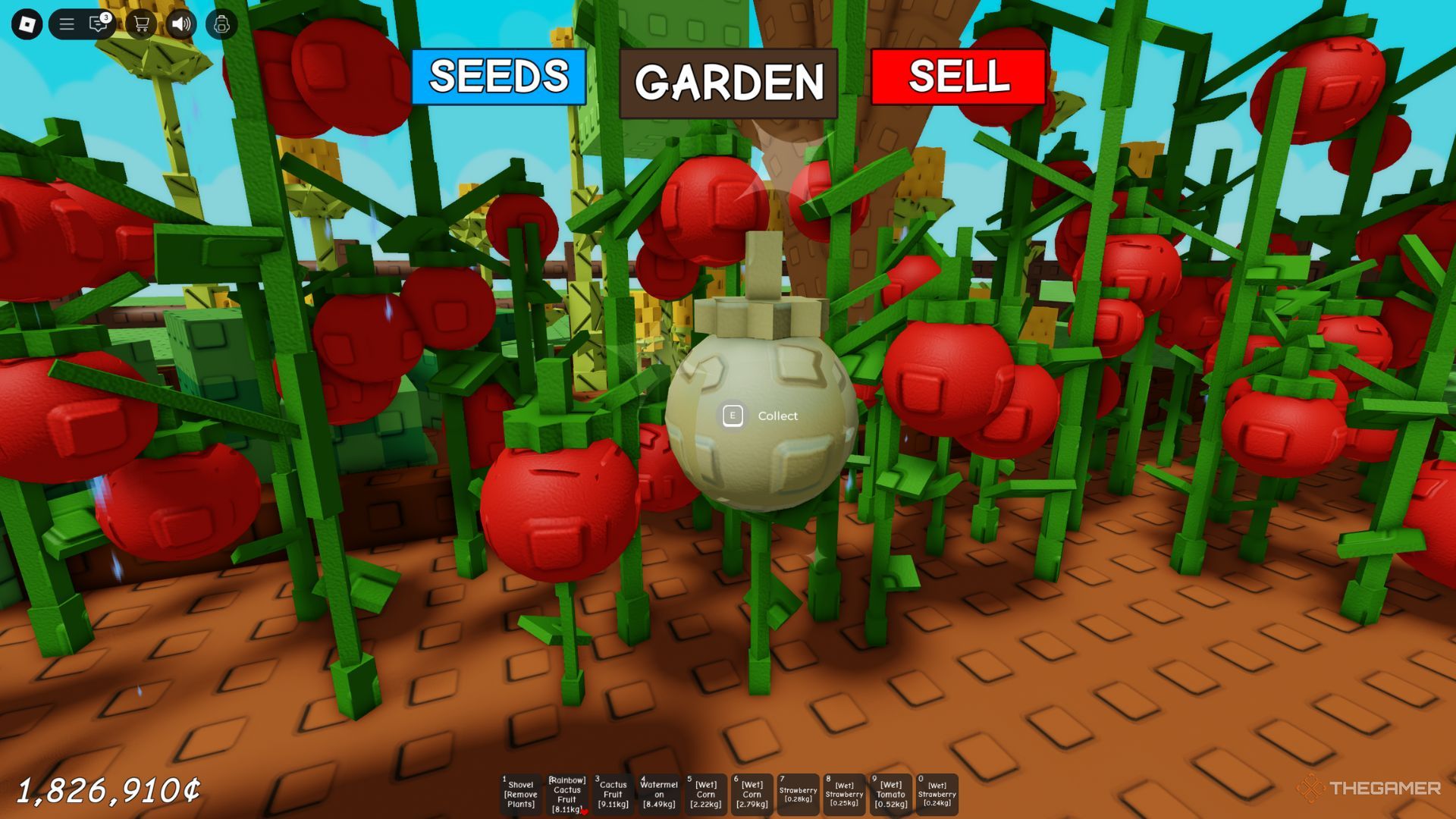Select the Rainbow Cactus Fruit slot

coord(567,794)
